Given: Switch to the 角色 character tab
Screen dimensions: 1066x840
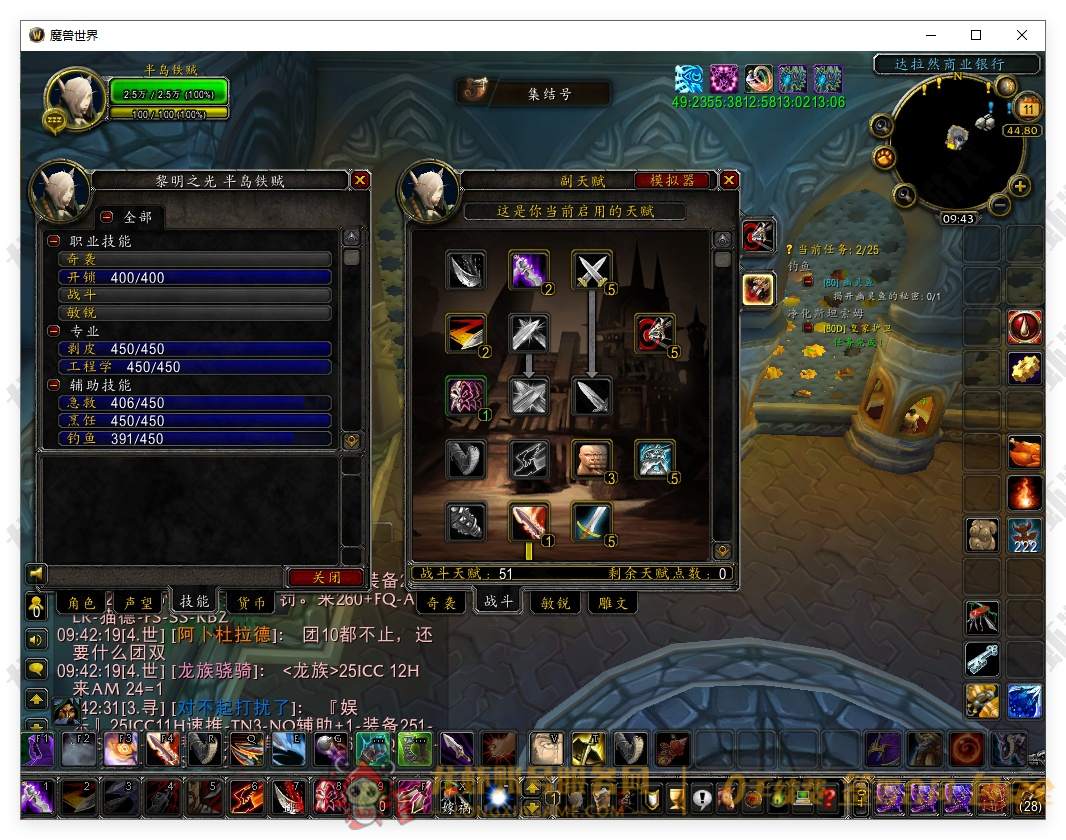Looking at the screenshot, I should (81, 602).
